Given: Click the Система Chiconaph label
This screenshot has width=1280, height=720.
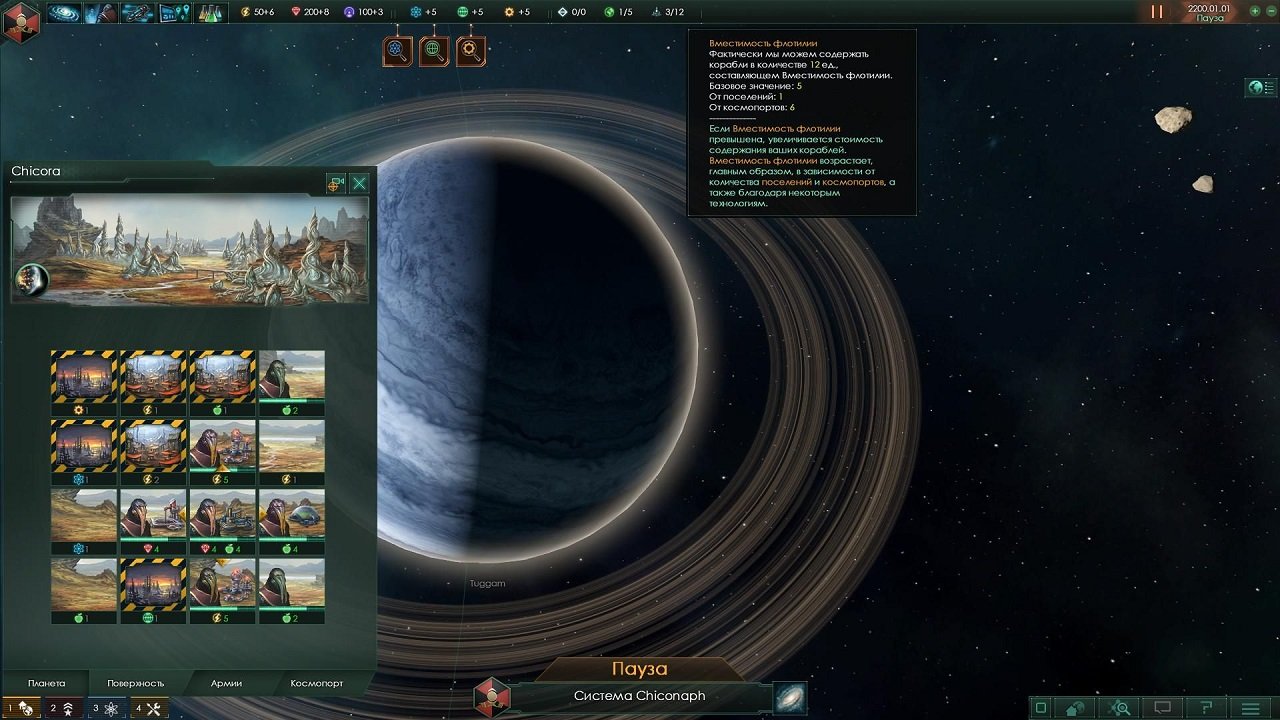Looking at the screenshot, I should tap(640, 697).
